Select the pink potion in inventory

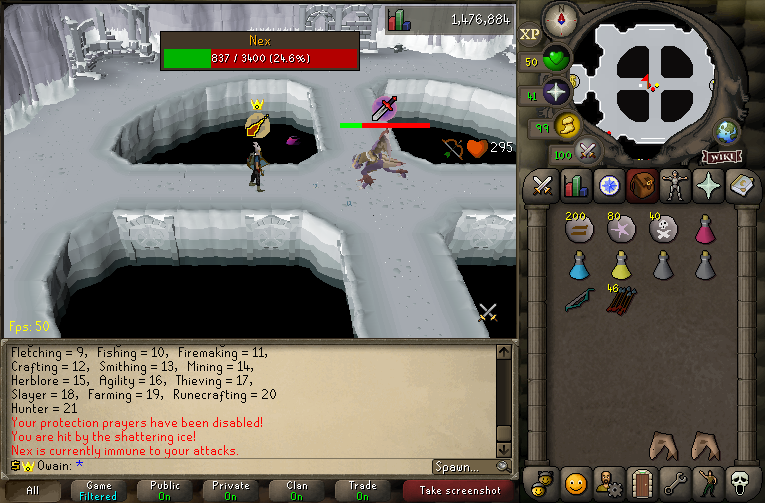(x=704, y=230)
